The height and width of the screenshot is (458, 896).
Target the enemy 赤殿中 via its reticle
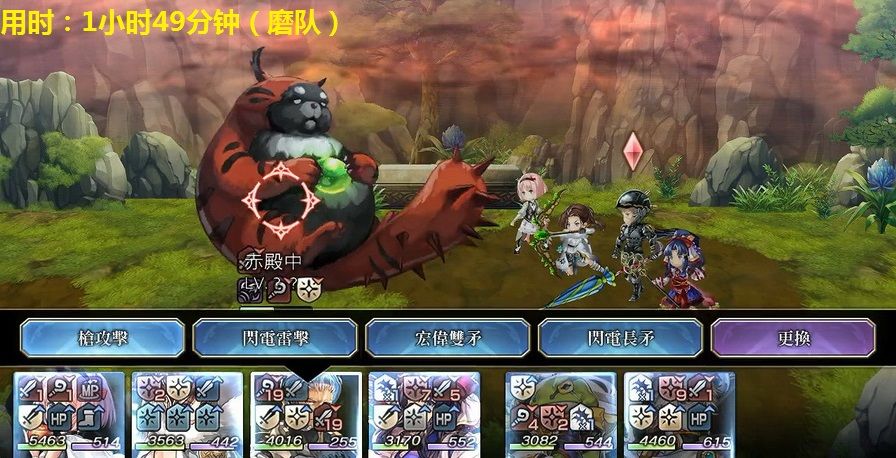(x=284, y=196)
